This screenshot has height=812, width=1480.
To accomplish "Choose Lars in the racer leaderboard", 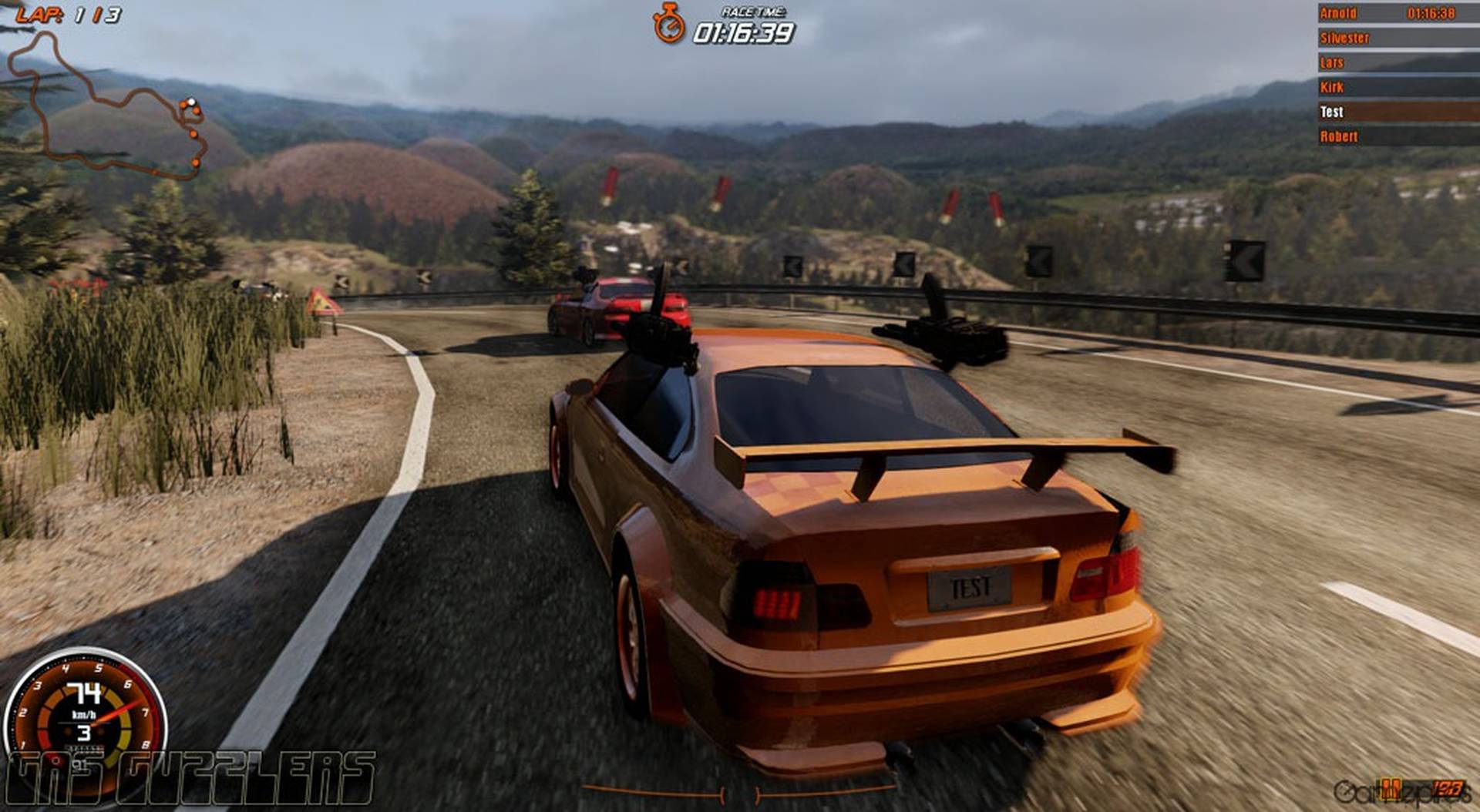I will click(x=1397, y=62).
